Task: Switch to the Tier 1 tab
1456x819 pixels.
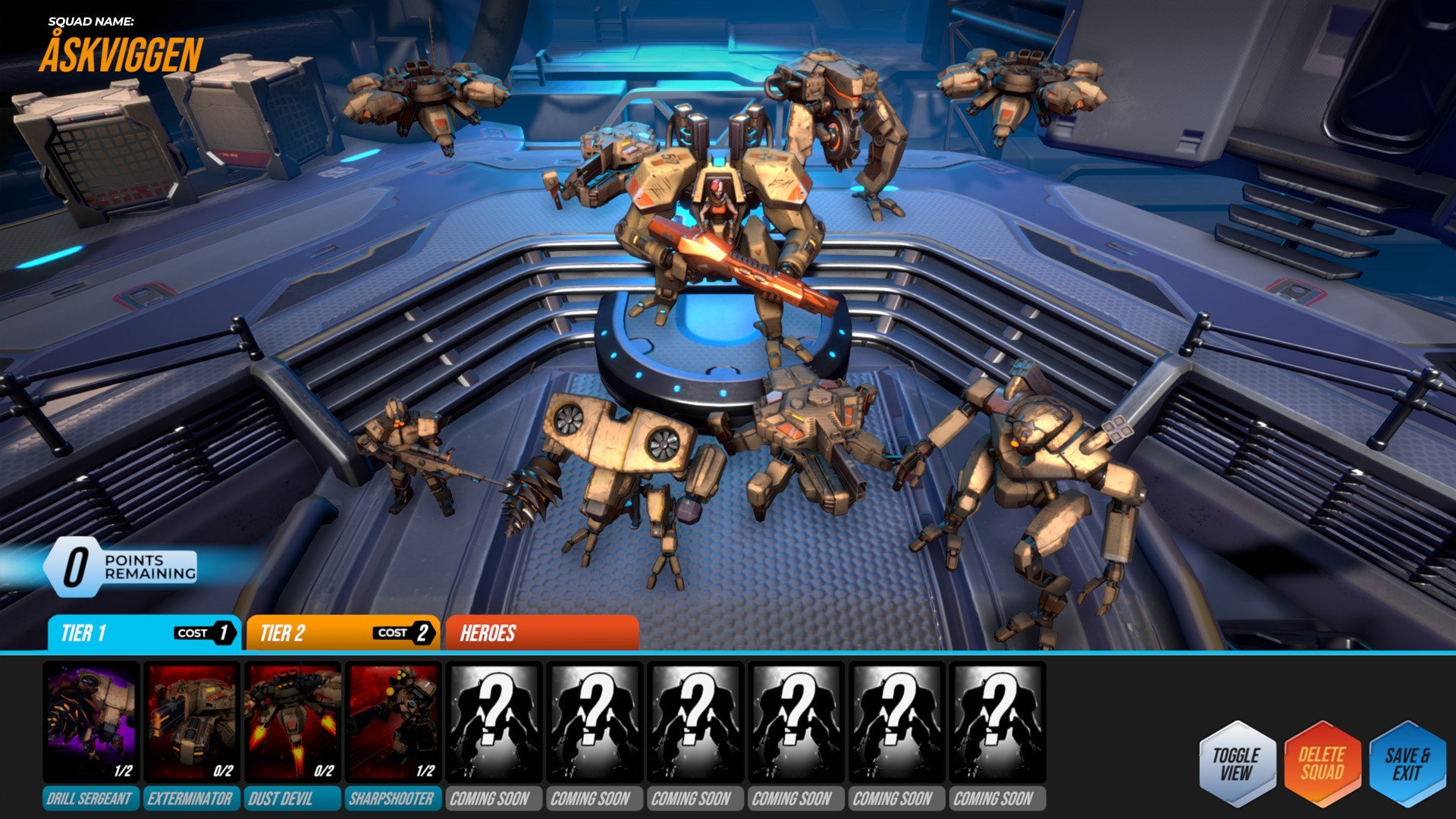Action: click(x=143, y=633)
